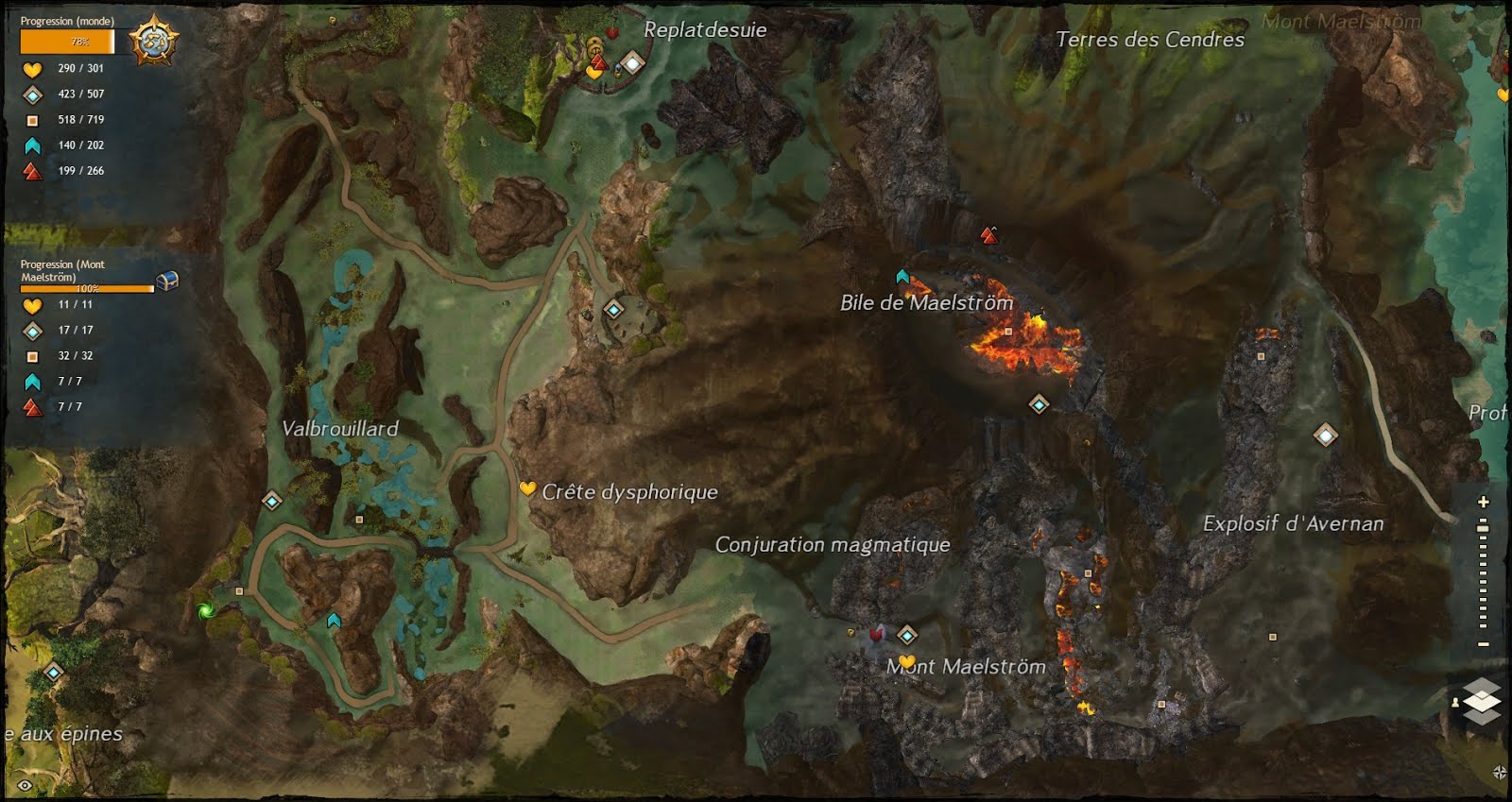Select the heart quest at Mont Maelström
1512x802 pixels.
[906, 658]
